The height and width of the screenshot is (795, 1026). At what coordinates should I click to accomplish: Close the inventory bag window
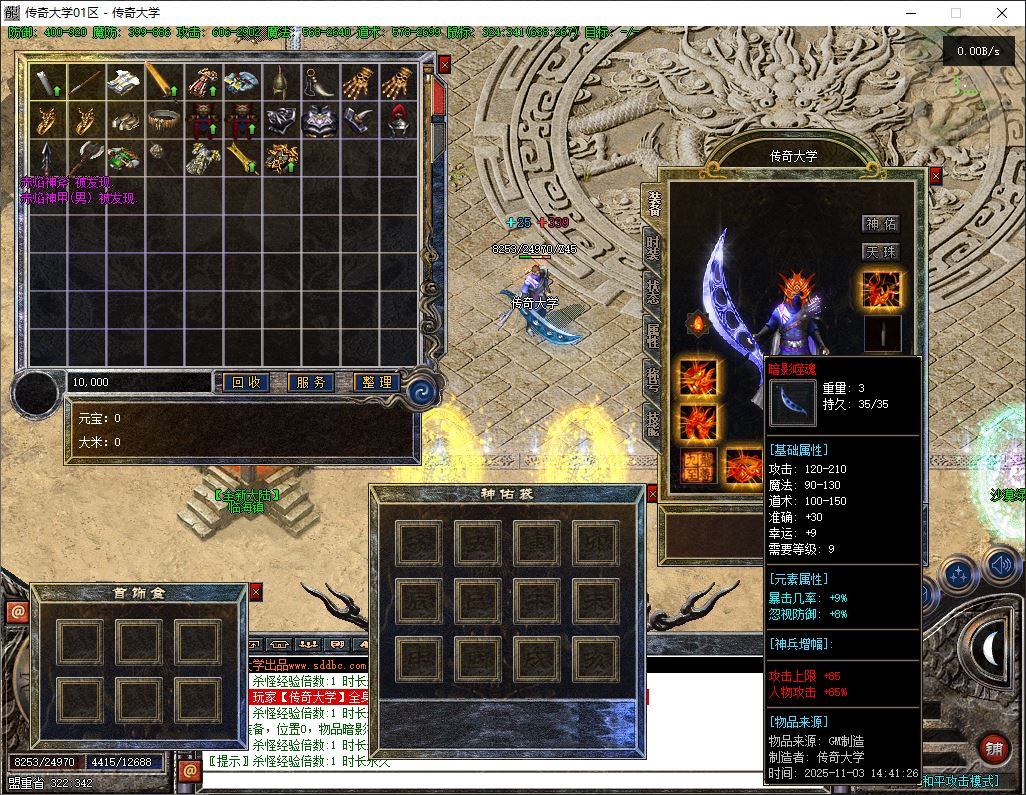[x=445, y=64]
